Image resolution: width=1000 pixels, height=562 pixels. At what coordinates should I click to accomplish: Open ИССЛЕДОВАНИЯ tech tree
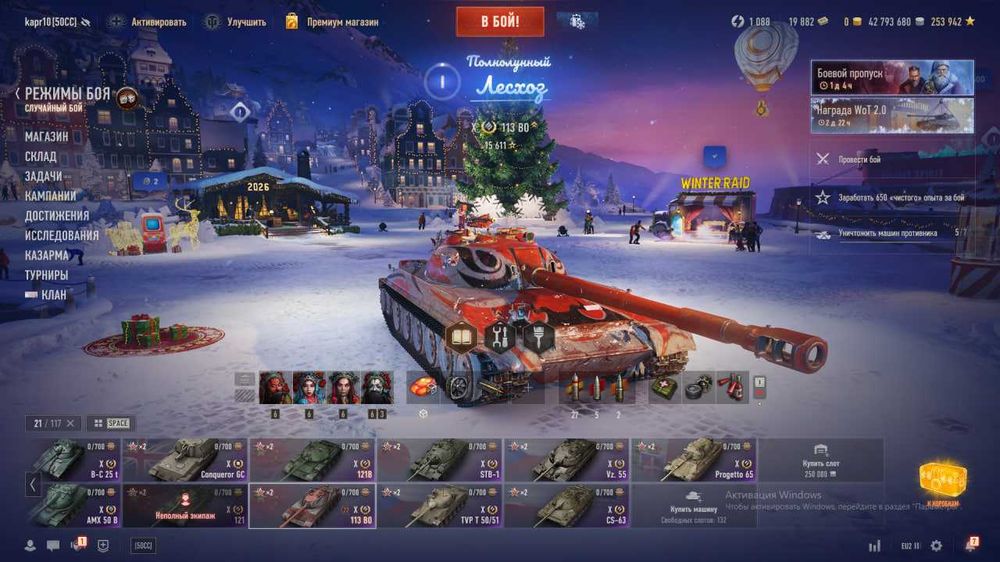[62, 235]
